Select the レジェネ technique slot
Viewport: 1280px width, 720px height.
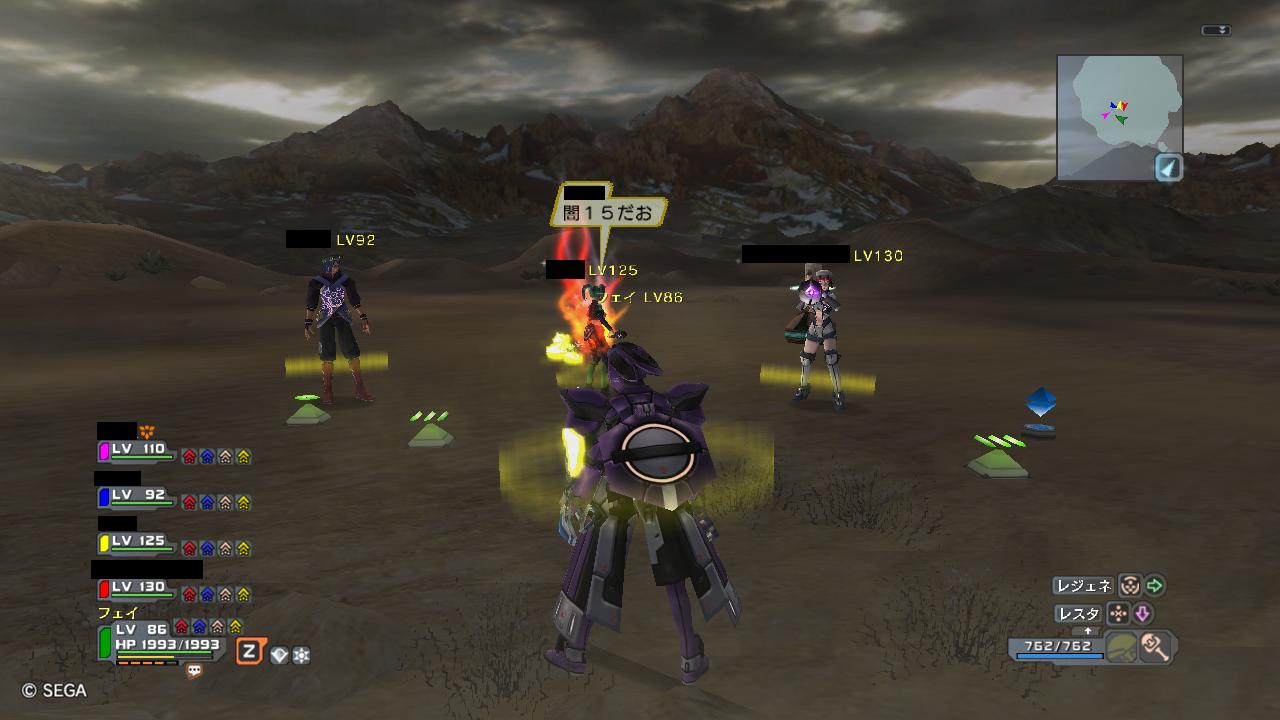coord(1082,586)
